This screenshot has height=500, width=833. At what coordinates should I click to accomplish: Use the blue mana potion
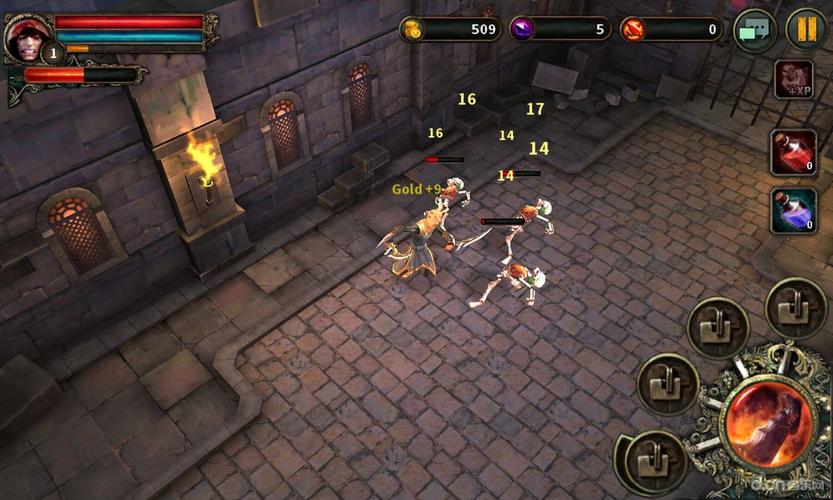793,210
